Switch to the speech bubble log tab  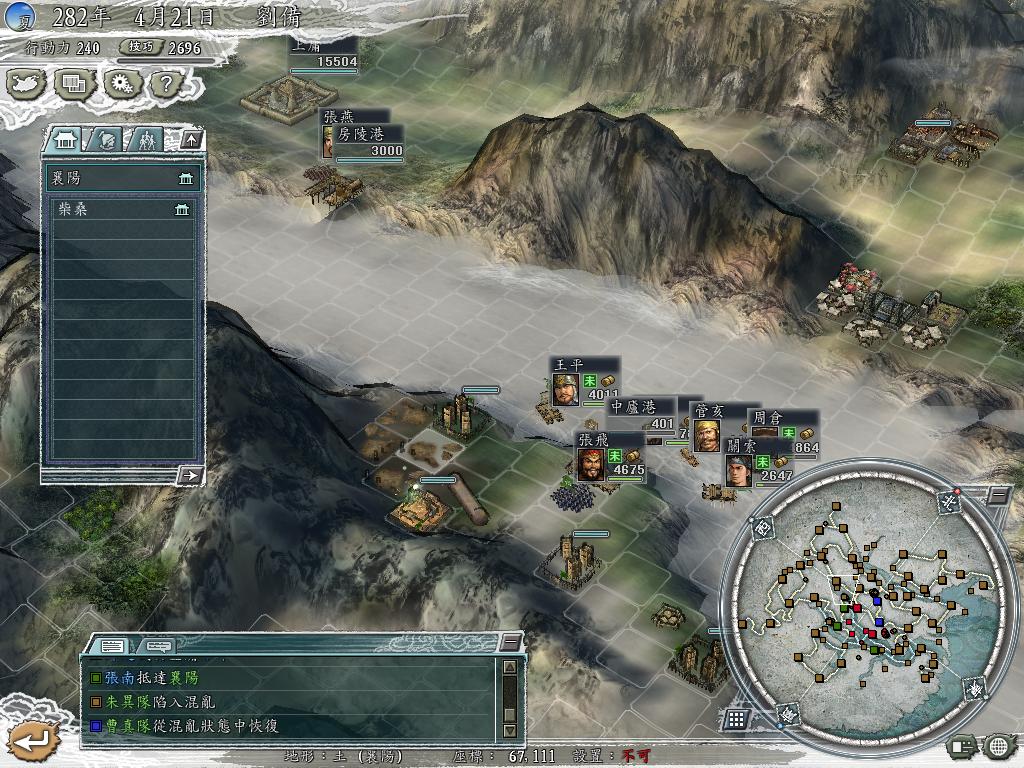158,645
